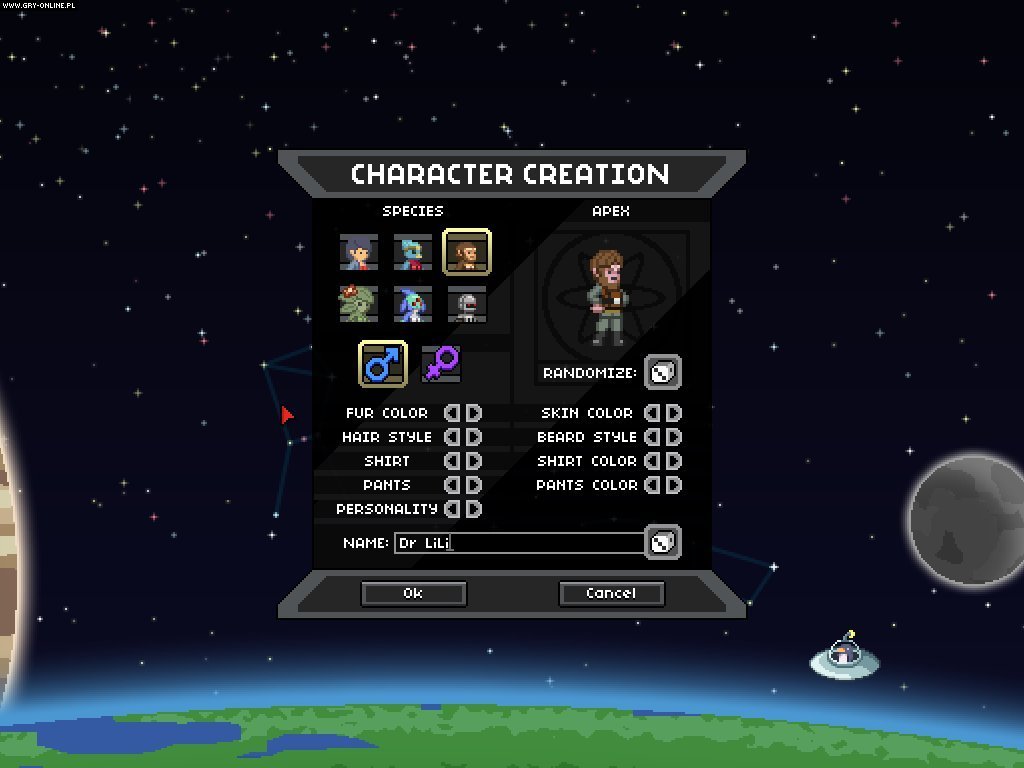
Task: Advance Shirt Color to next option
Action: (x=674, y=461)
